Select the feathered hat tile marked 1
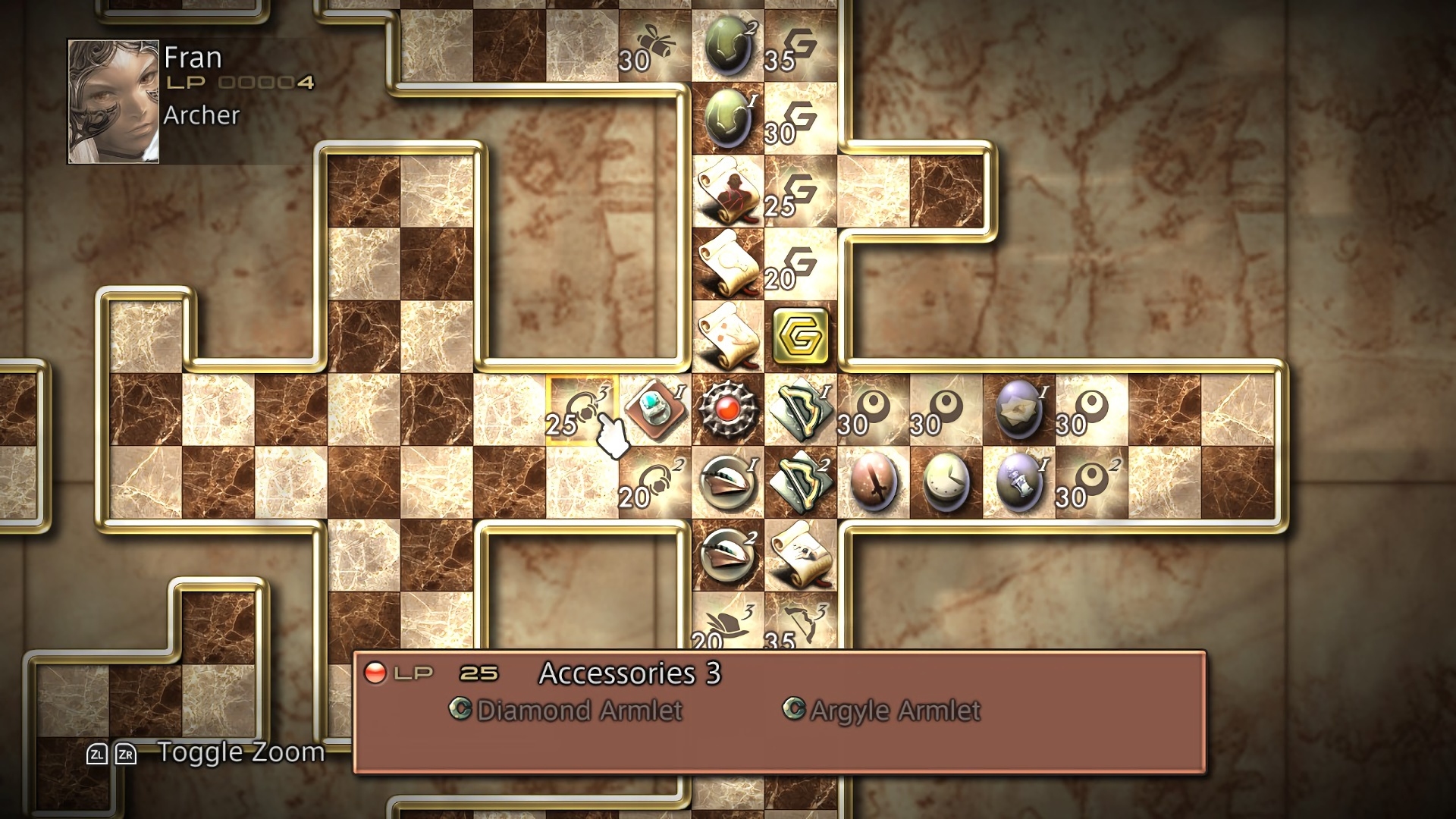 727,482
